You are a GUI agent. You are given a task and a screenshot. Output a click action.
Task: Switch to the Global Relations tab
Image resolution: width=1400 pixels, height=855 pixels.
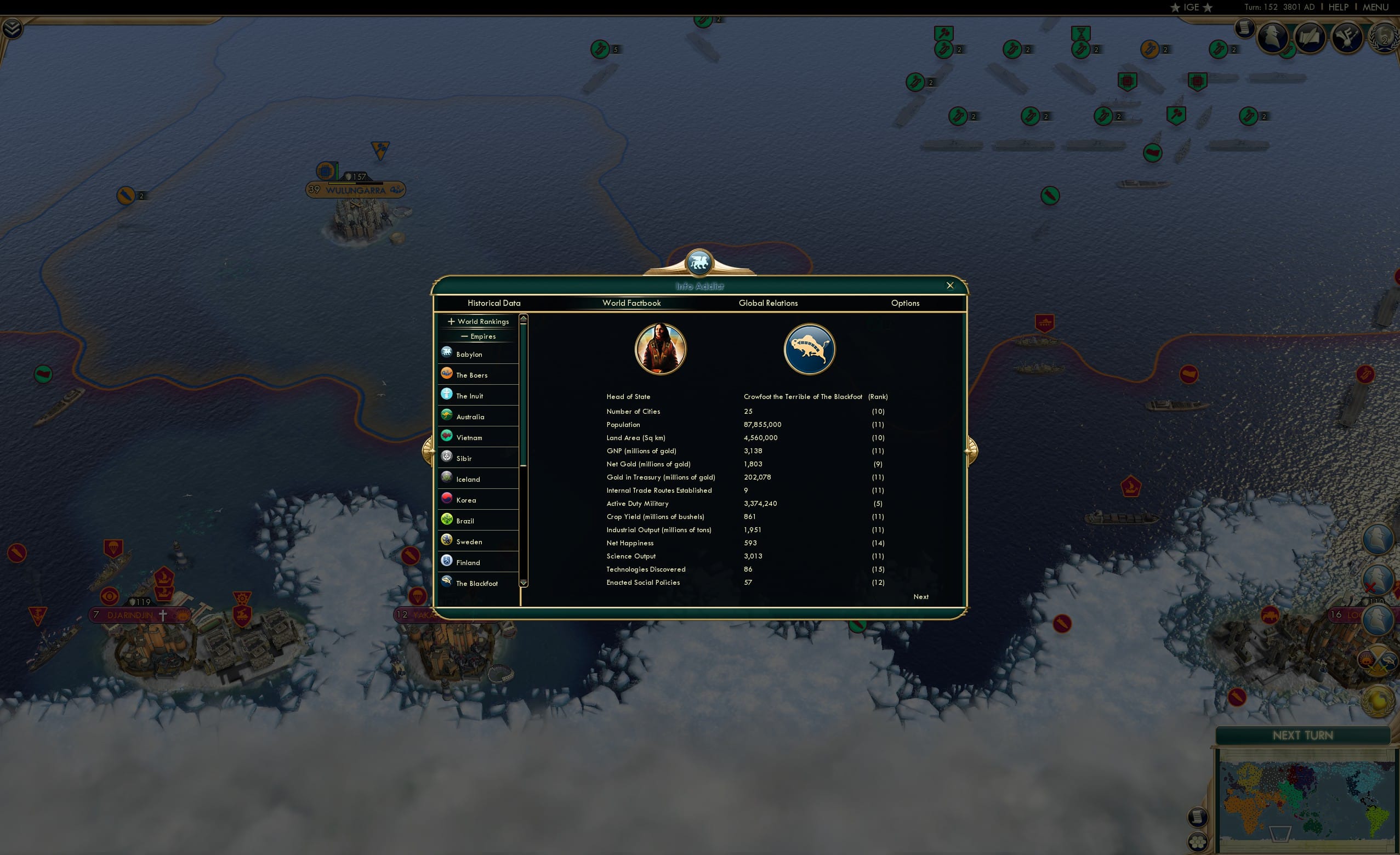pyautogui.click(x=768, y=304)
